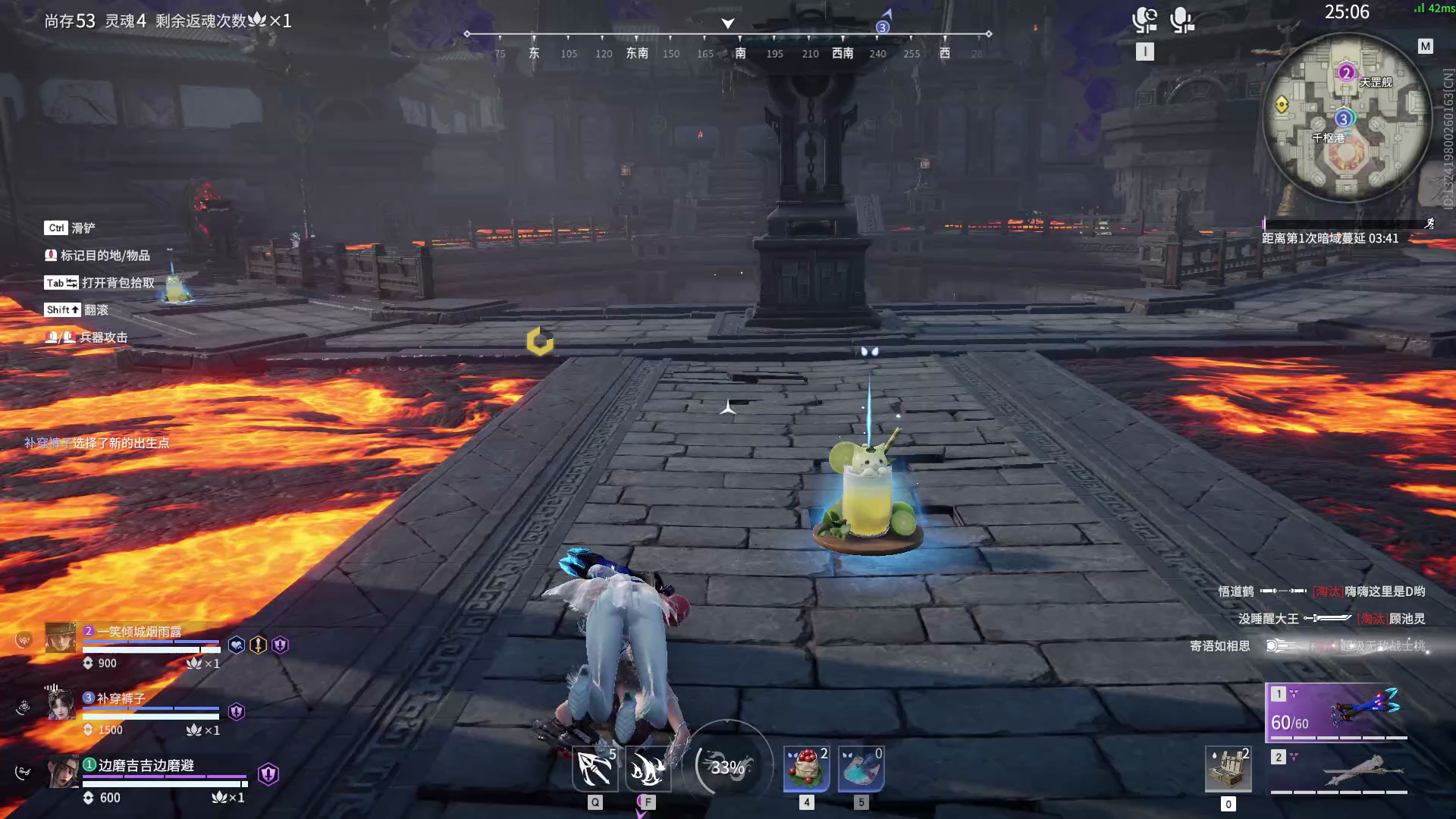The image size is (1456, 819).
Task: Toggle the microphone icon
Action: pos(1181,20)
